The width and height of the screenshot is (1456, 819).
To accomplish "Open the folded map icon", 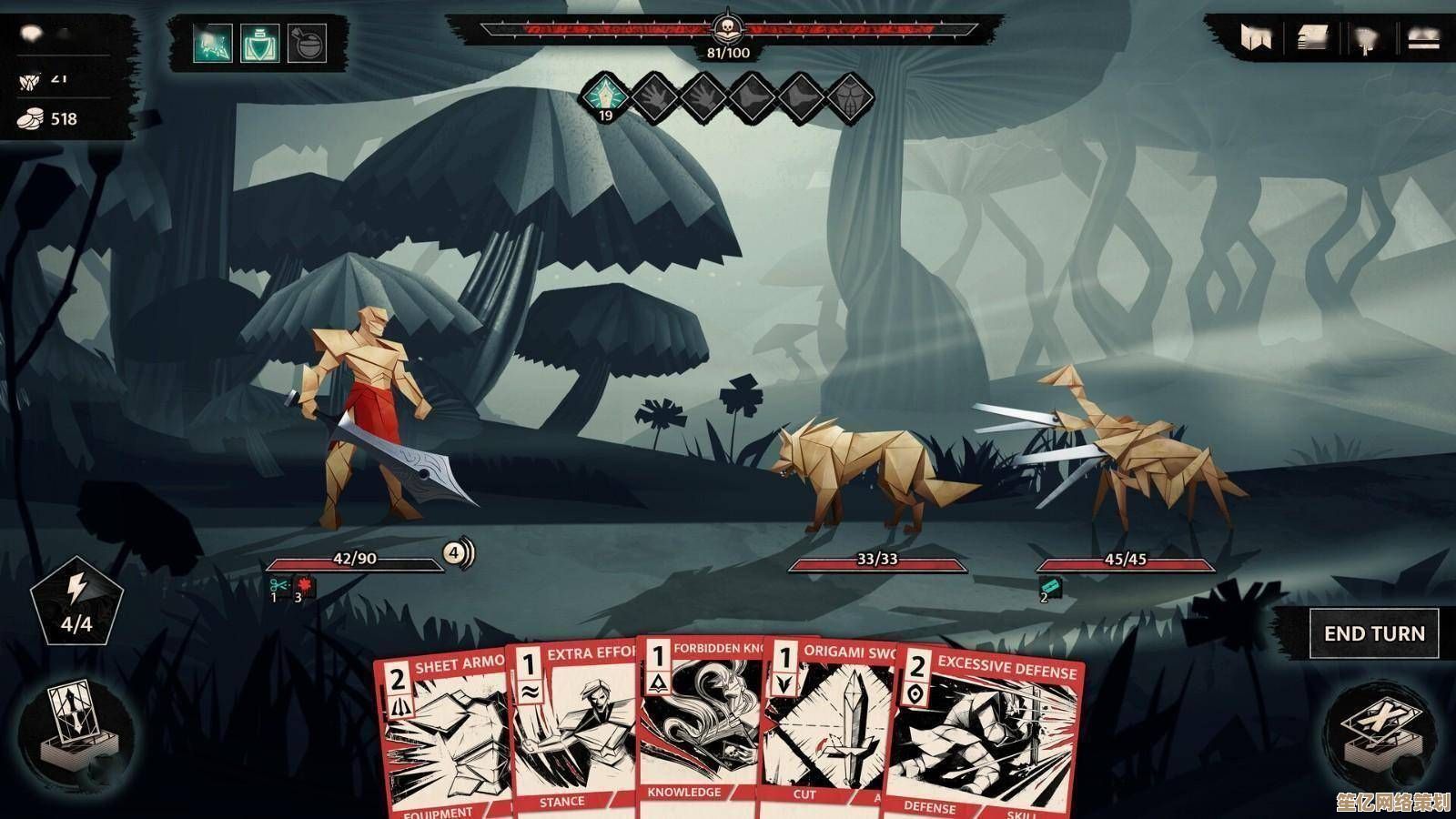I will [x=1257, y=38].
